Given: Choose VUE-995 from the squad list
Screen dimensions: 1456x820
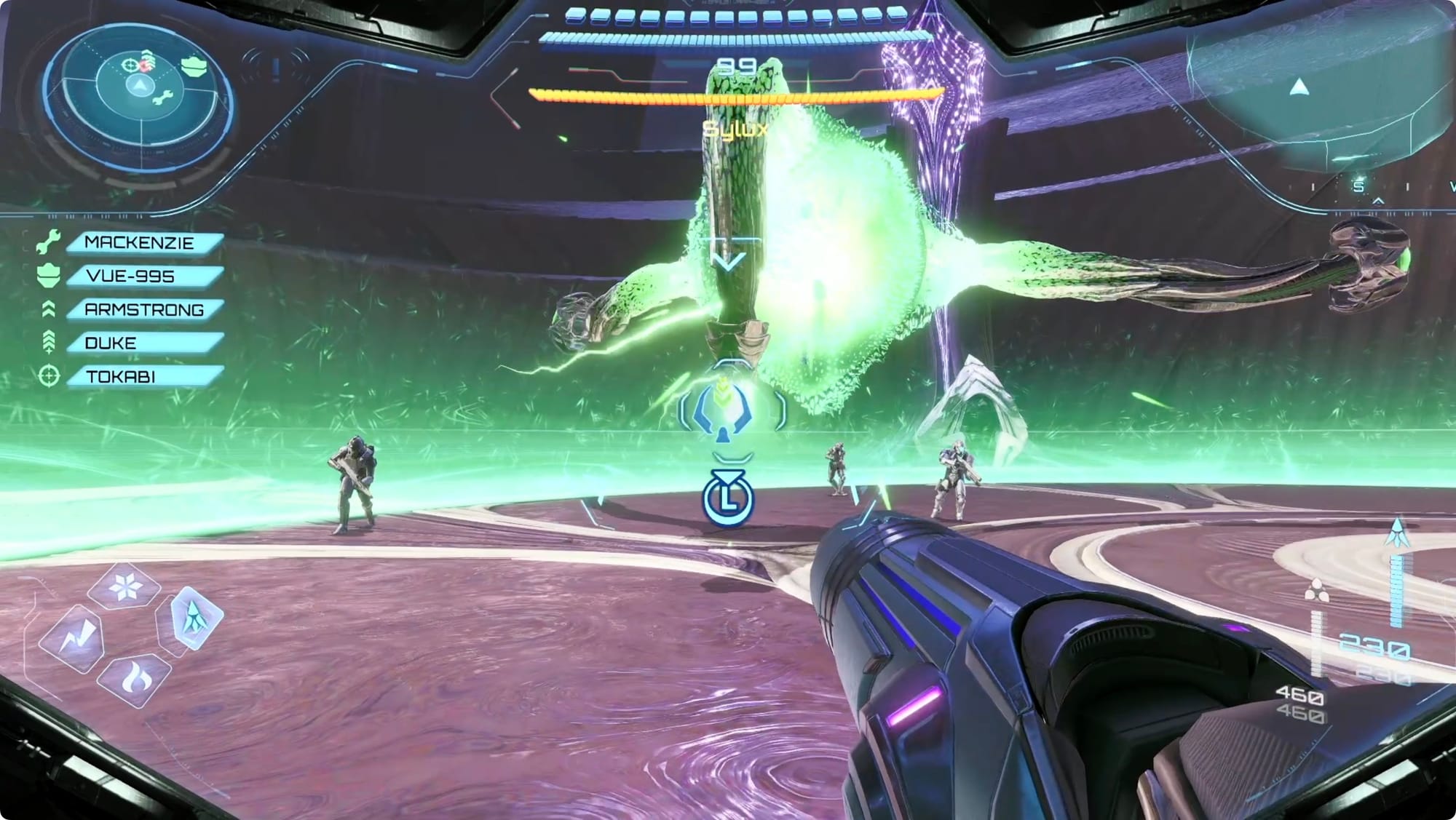Looking at the screenshot, I should pos(144,276).
